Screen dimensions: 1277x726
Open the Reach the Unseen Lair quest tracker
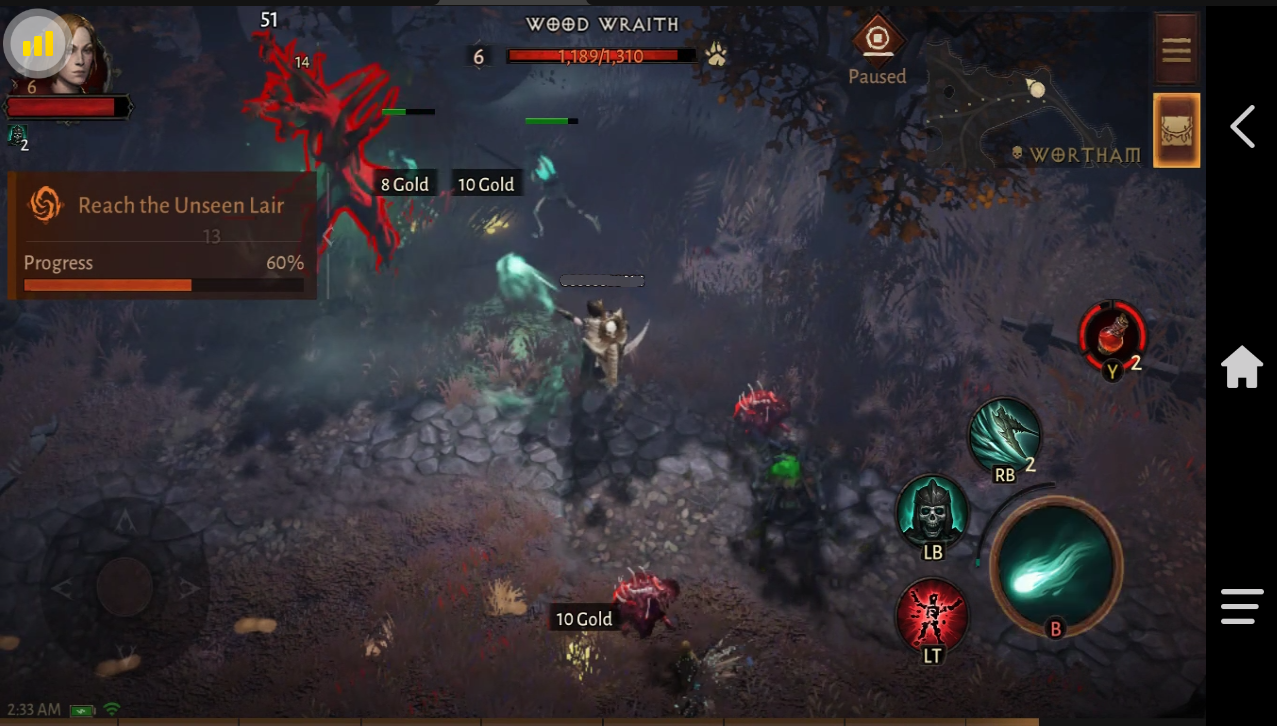tap(162, 235)
